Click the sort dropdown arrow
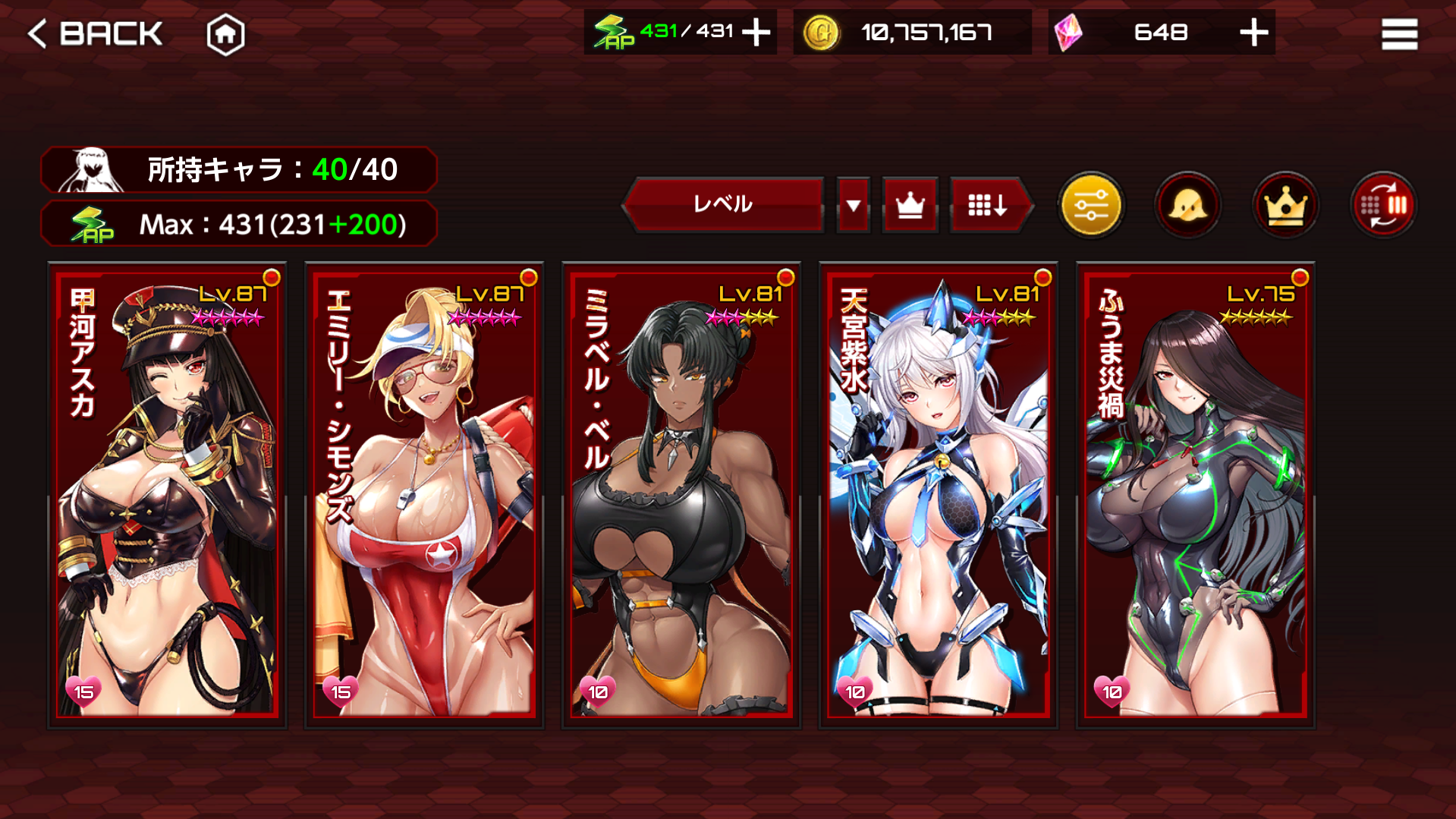This screenshot has width=1456, height=819. click(854, 205)
